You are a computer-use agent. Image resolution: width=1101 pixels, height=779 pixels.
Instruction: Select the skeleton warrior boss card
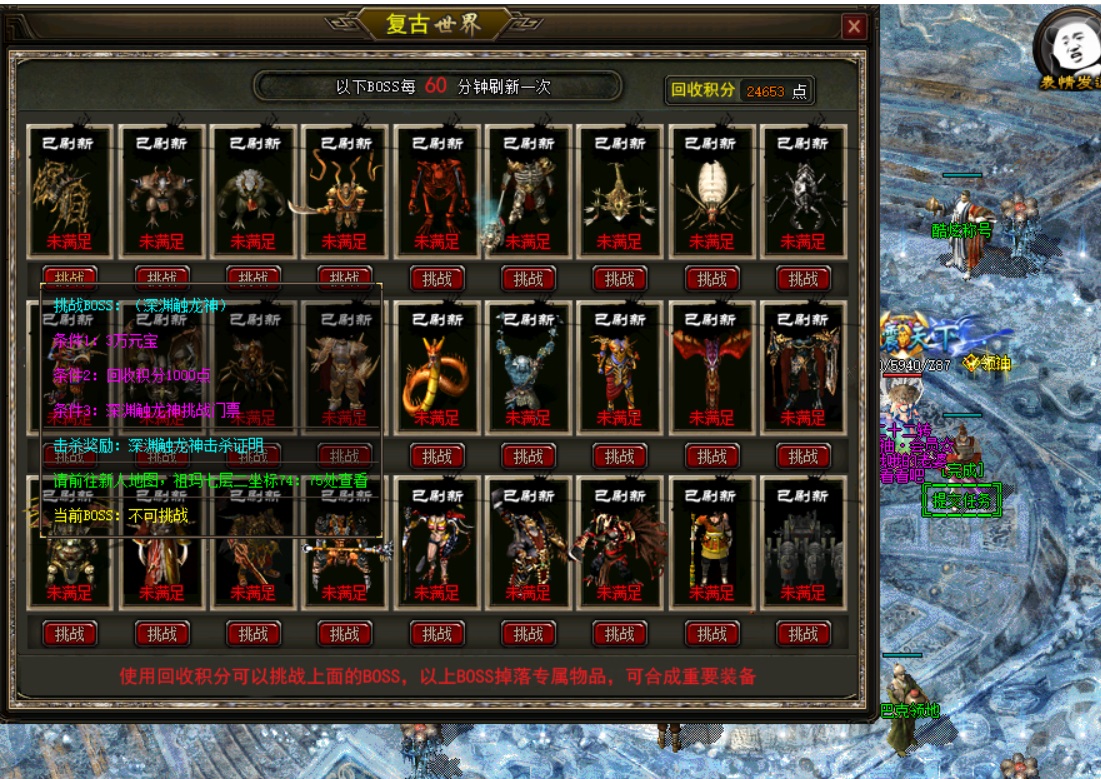[x=528, y=192]
